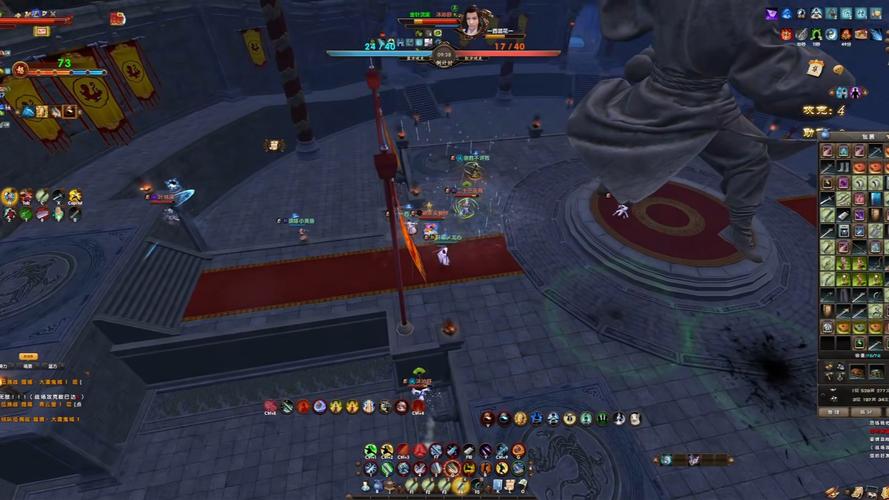
Task: Open the calendar scroll icon near the minimap
Action: [815, 67]
